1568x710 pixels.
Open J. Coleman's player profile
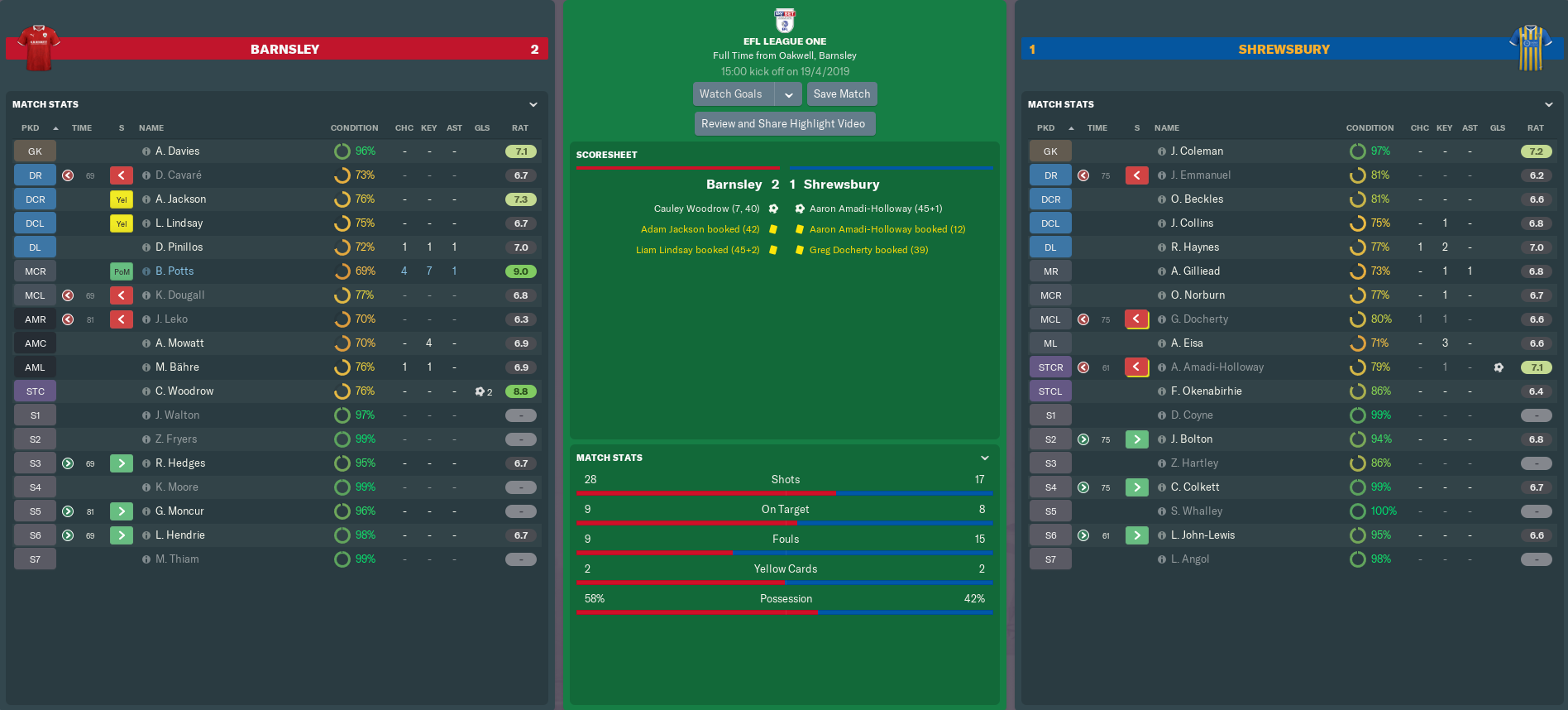point(1197,151)
